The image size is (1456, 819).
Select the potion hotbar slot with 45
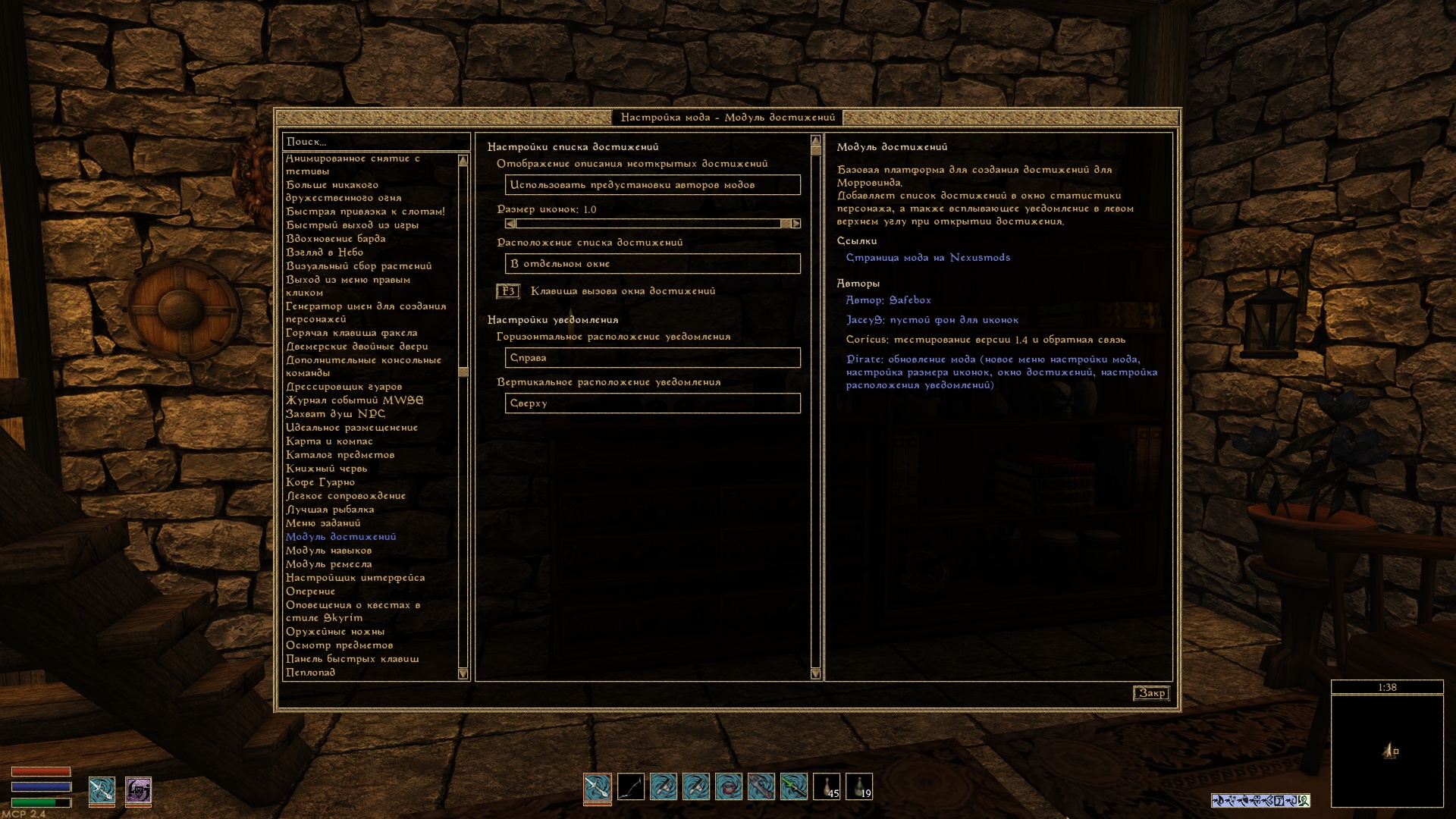[827, 786]
